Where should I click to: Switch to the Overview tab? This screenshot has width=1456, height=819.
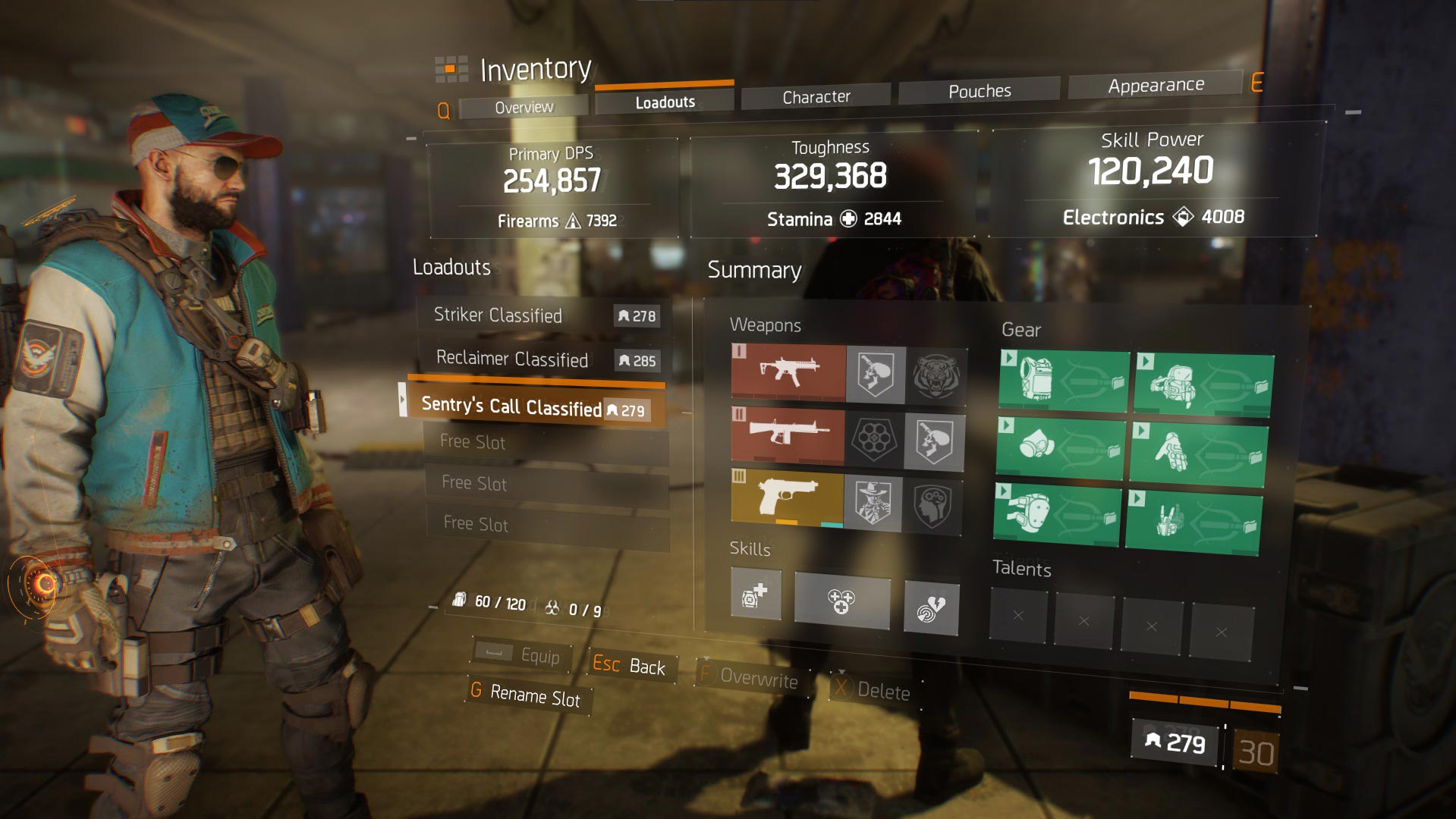pyautogui.click(x=524, y=108)
